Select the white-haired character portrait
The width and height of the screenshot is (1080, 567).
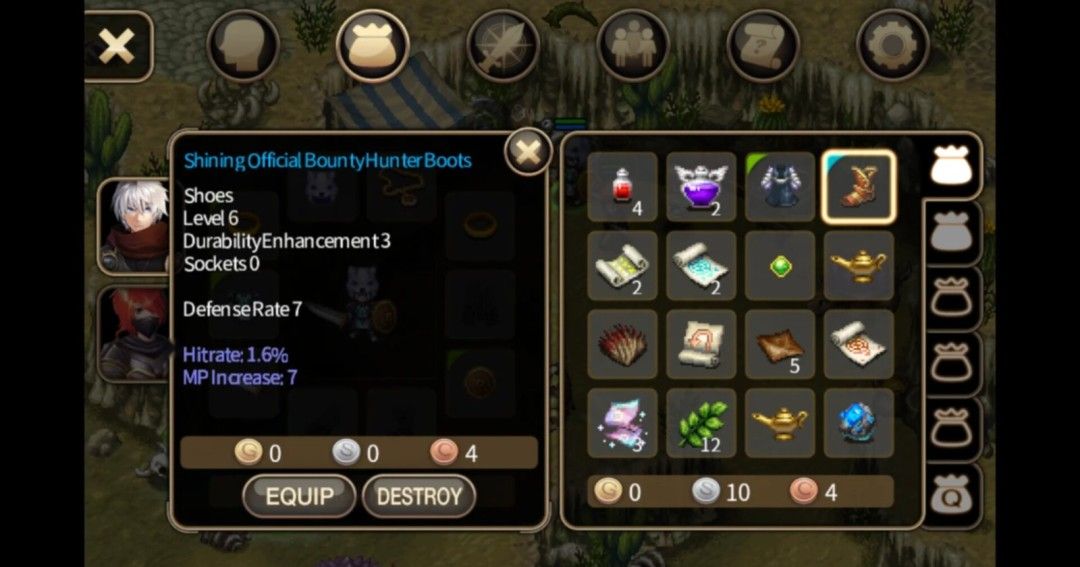tap(133, 226)
